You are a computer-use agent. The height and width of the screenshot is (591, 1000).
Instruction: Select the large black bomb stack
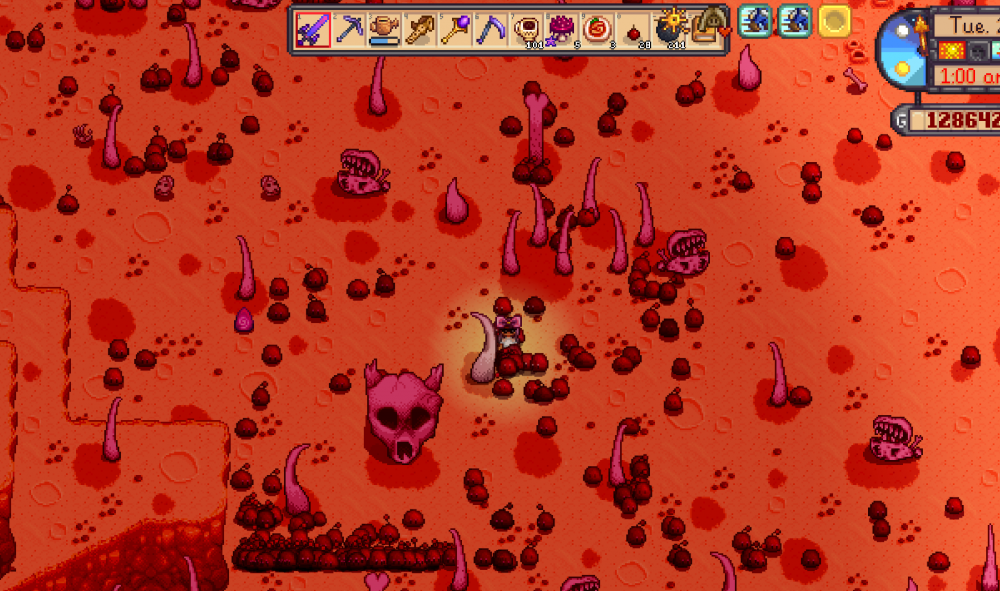pyautogui.click(x=670, y=29)
